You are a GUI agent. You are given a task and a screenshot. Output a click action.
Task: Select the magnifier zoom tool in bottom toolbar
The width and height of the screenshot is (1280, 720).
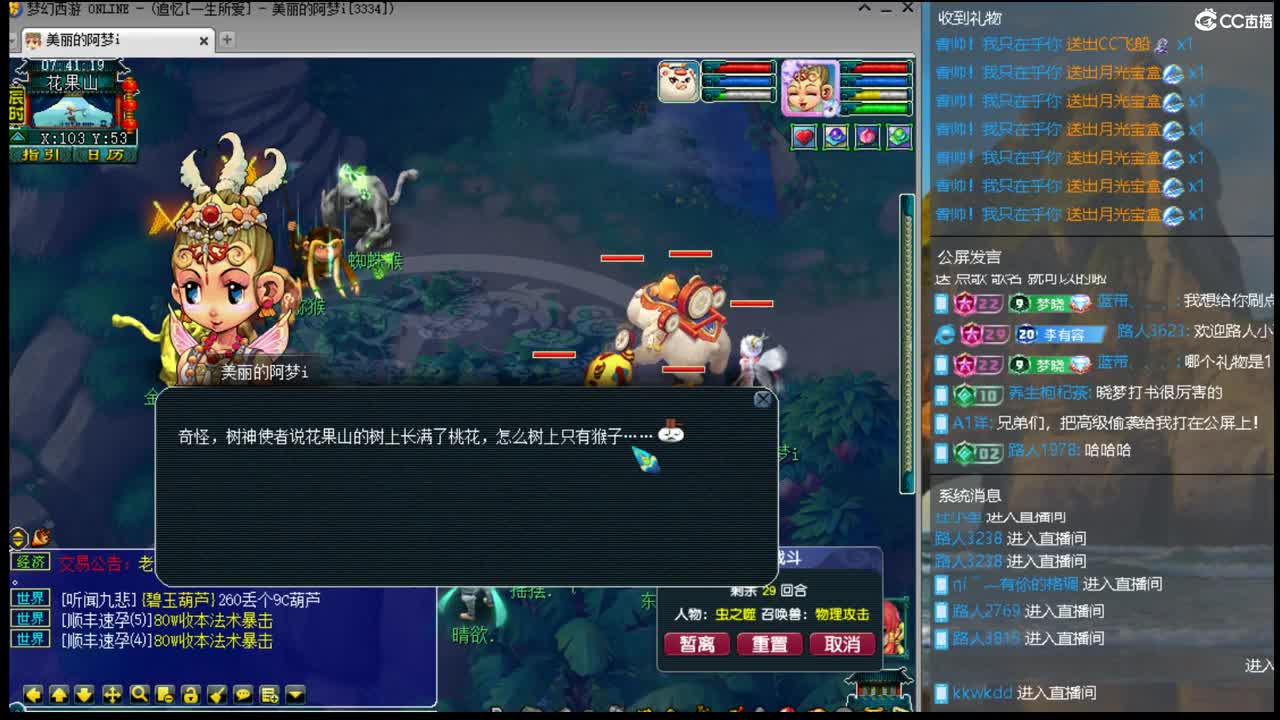[x=139, y=694]
